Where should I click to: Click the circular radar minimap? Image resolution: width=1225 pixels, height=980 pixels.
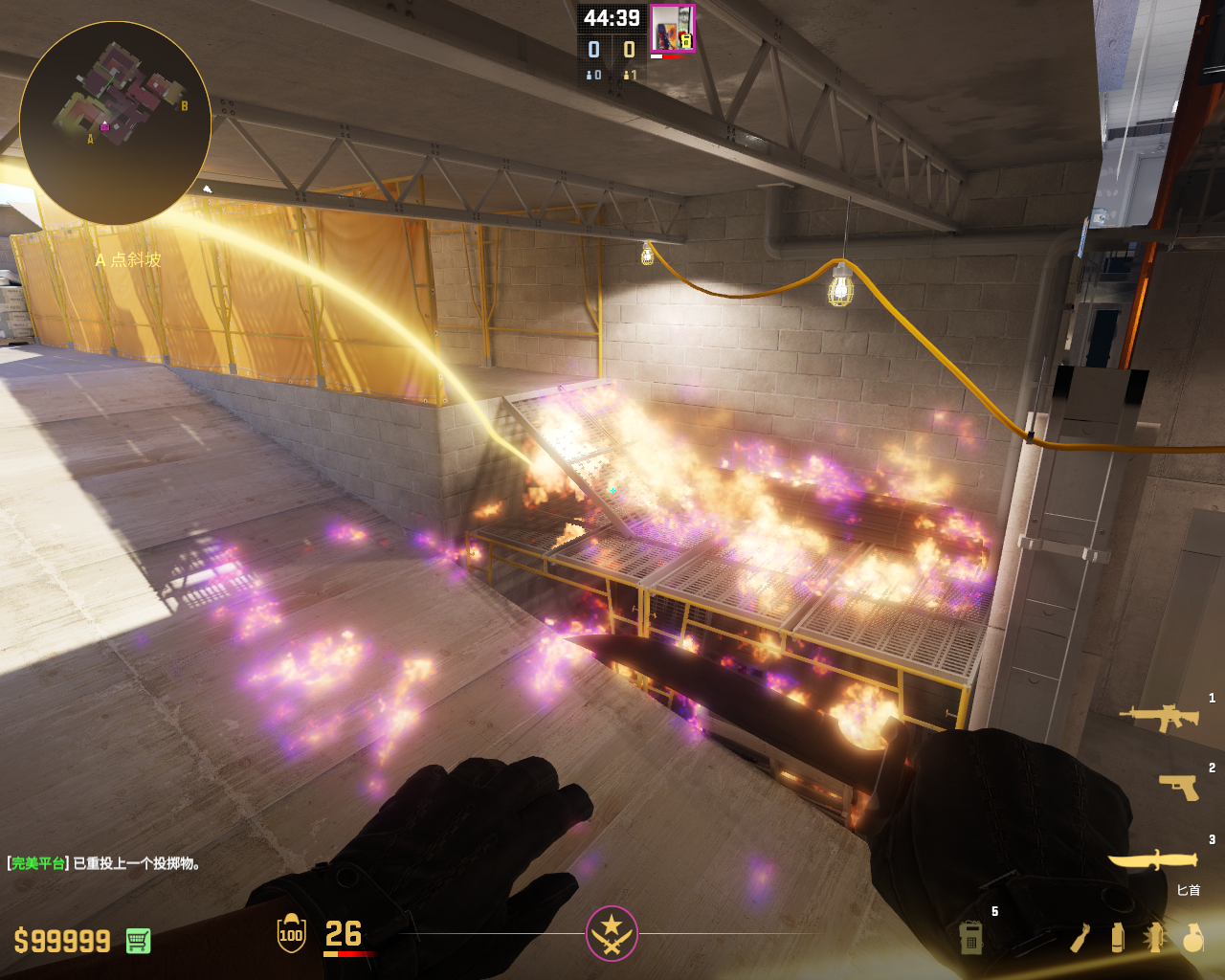(x=115, y=122)
